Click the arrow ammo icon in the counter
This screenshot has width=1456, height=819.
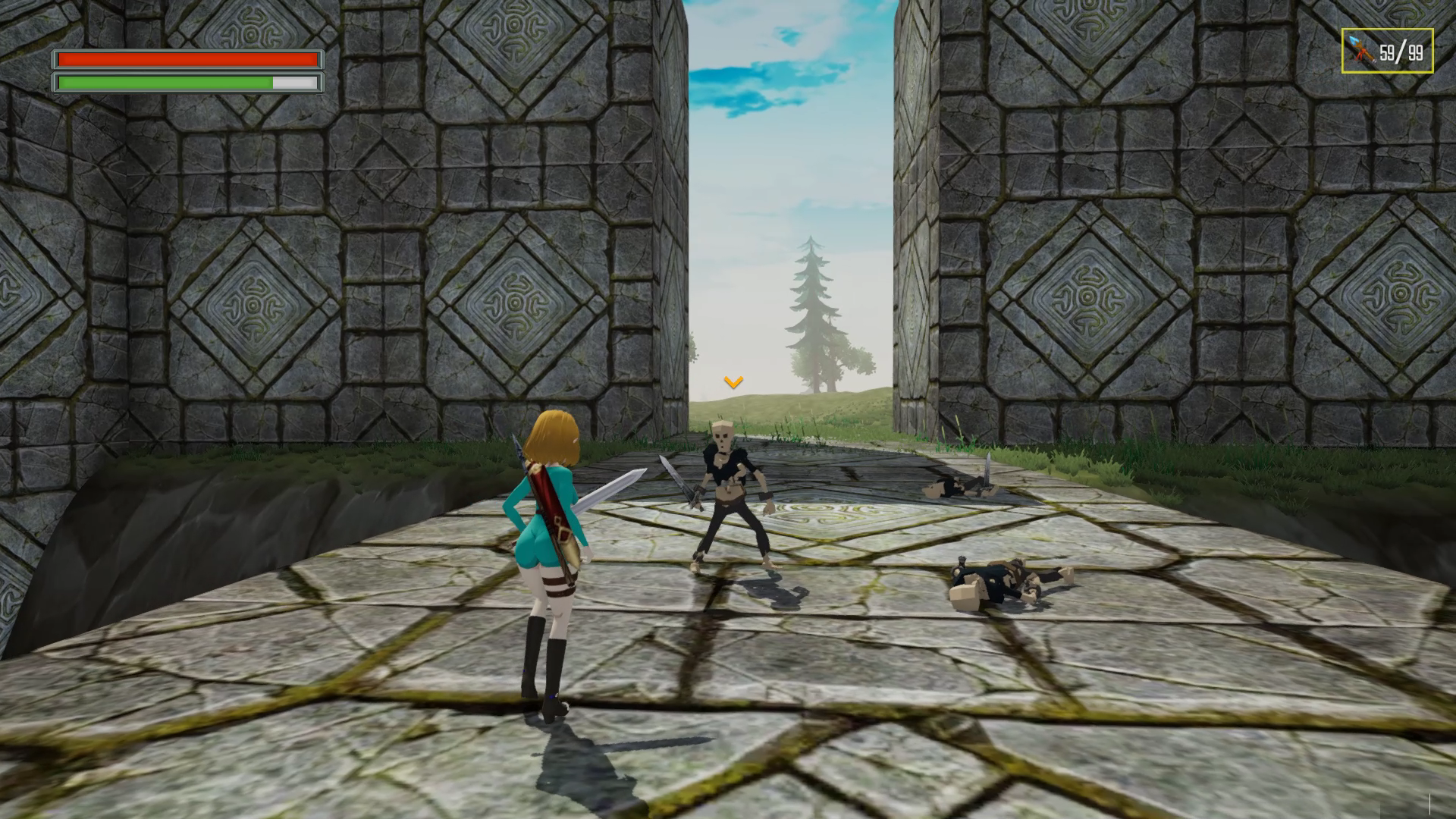click(x=1362, y=49)
